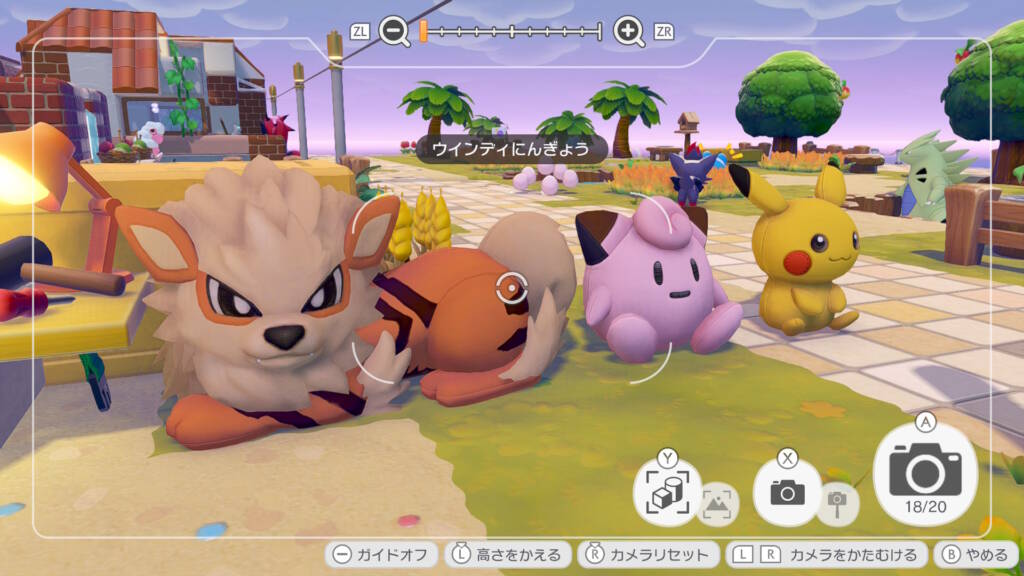The image size is (1024, 576).
Task: Click the zoom-out magnifier icon
Action: click(x=394, y=32)
